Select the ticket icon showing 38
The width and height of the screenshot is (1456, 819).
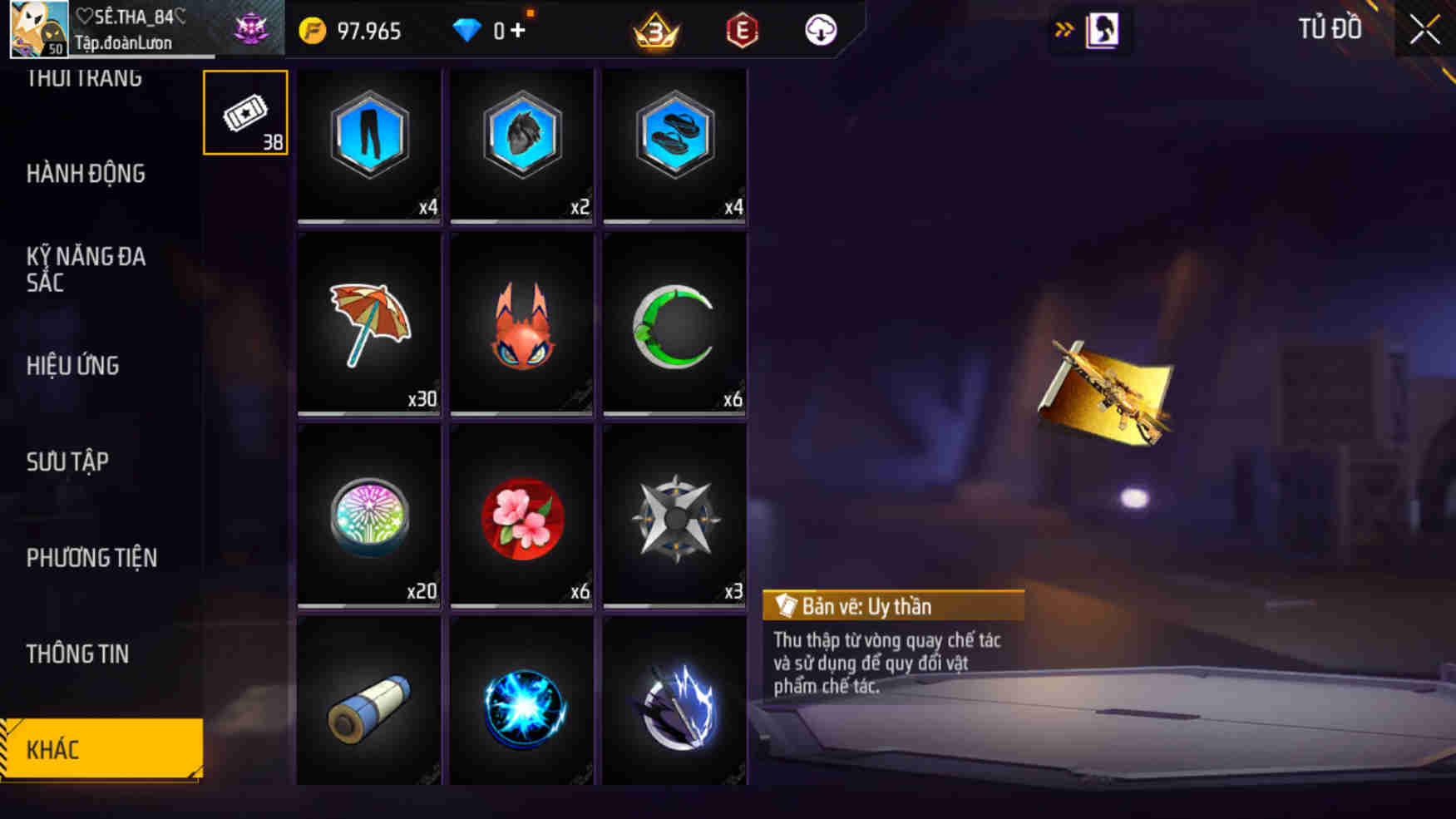244,112
